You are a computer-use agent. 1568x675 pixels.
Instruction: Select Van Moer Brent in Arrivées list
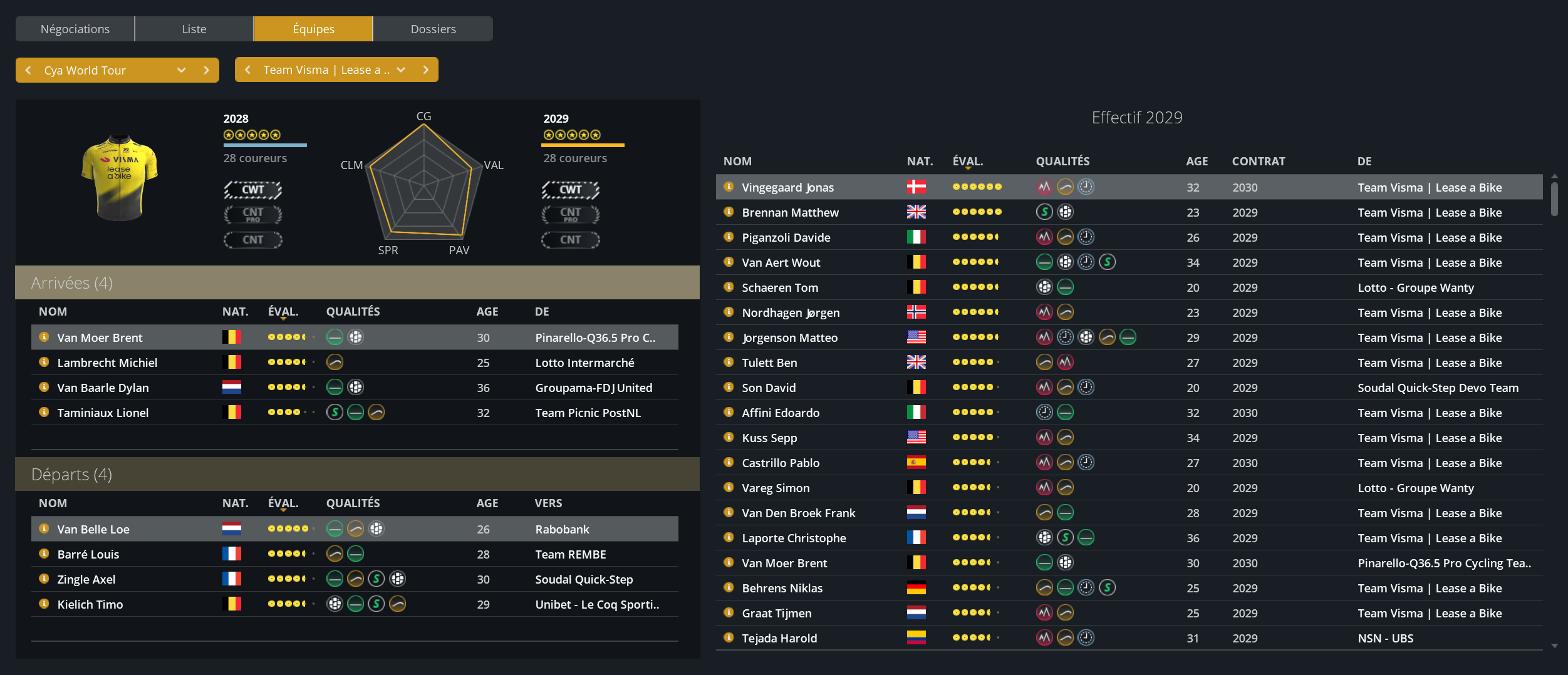(100, 337)
